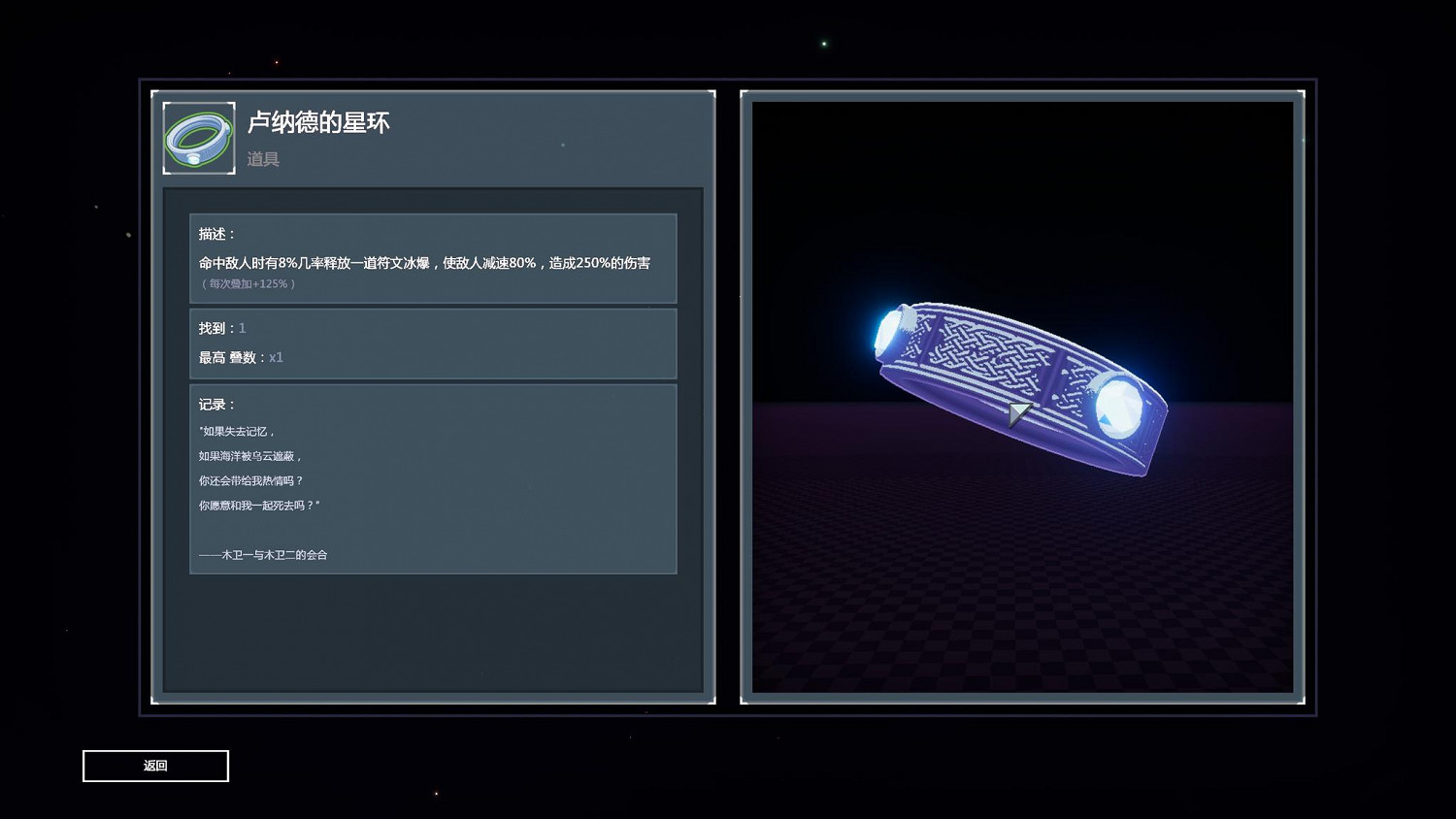The height and width of the screenshot is (819, 1456).
Task: Switch to the 道具 category label
Action: point(265,158)
